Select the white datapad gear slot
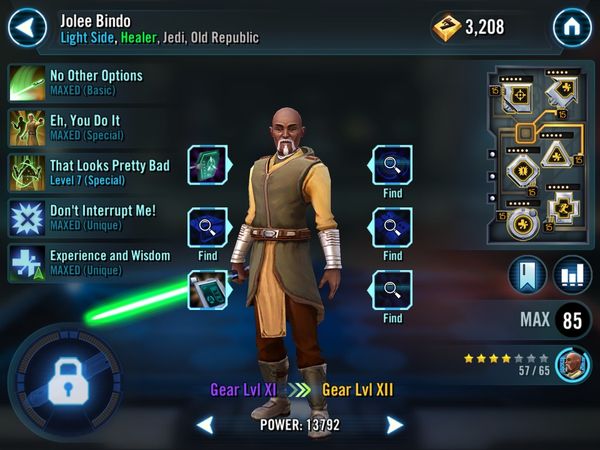 point(209,290)
